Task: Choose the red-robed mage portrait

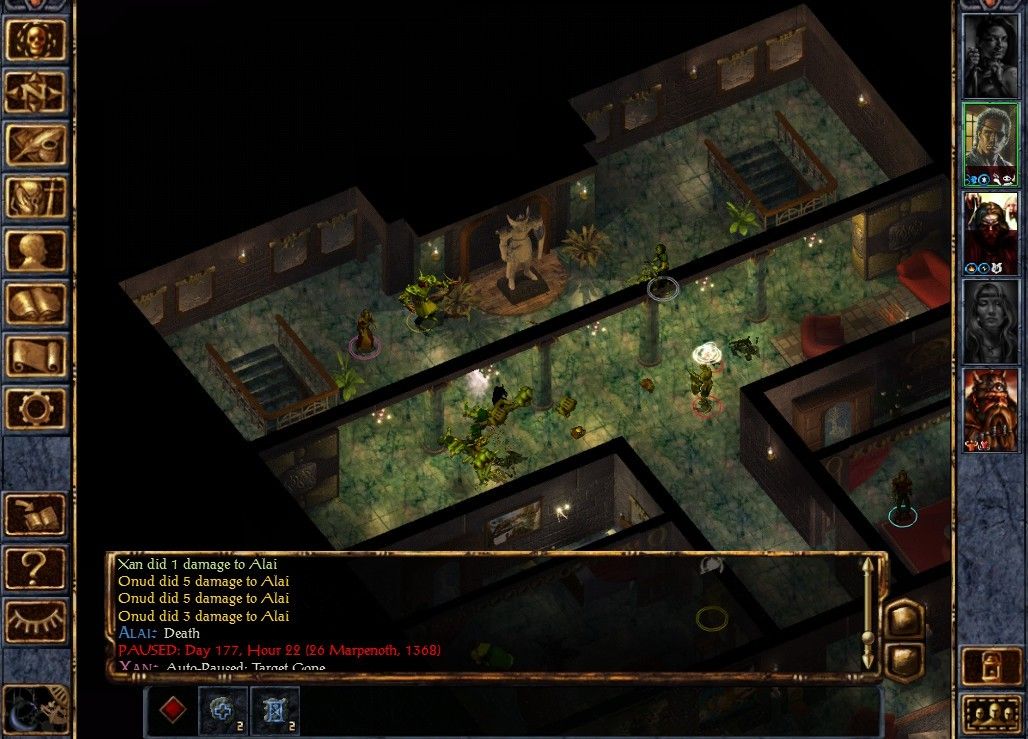Action: [990, 232]
